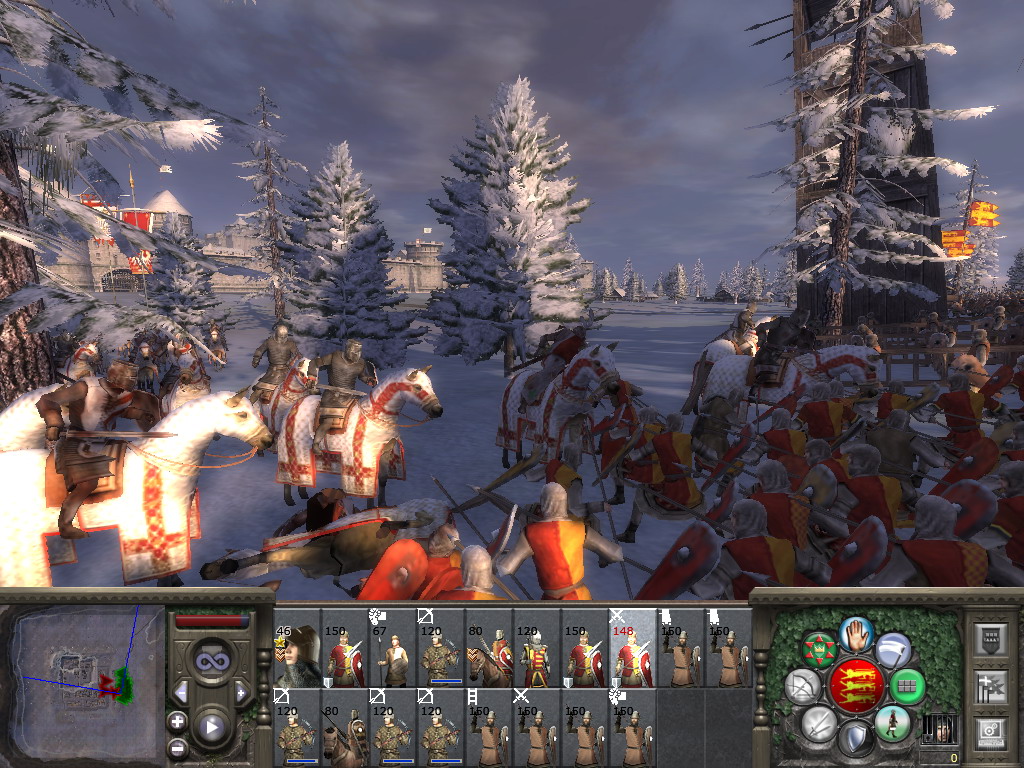The image size is (1024, 768).
Task: Increase battle speed with the right arrow
Action: (241, 692)
